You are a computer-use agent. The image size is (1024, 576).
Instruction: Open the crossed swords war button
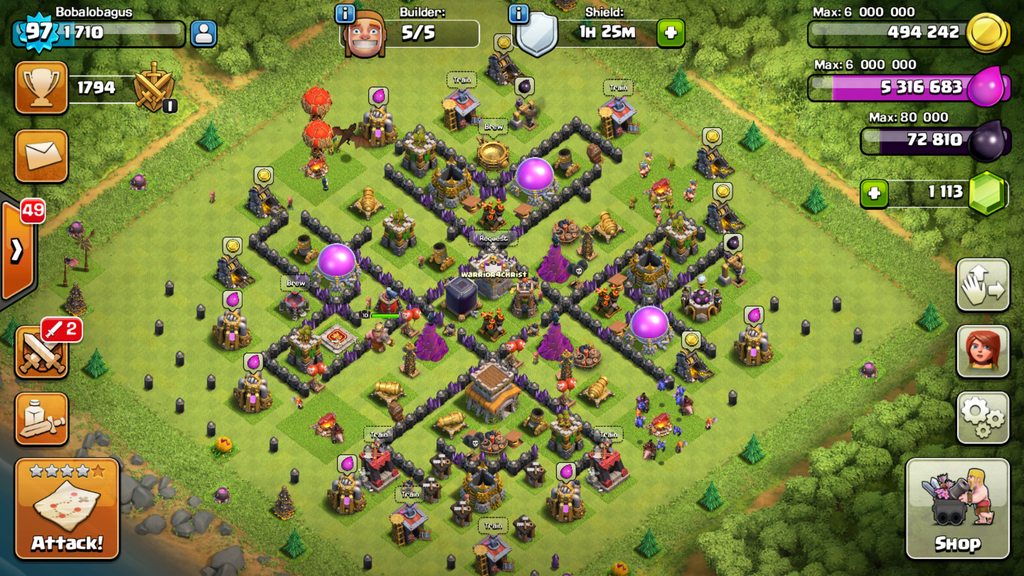41,352
